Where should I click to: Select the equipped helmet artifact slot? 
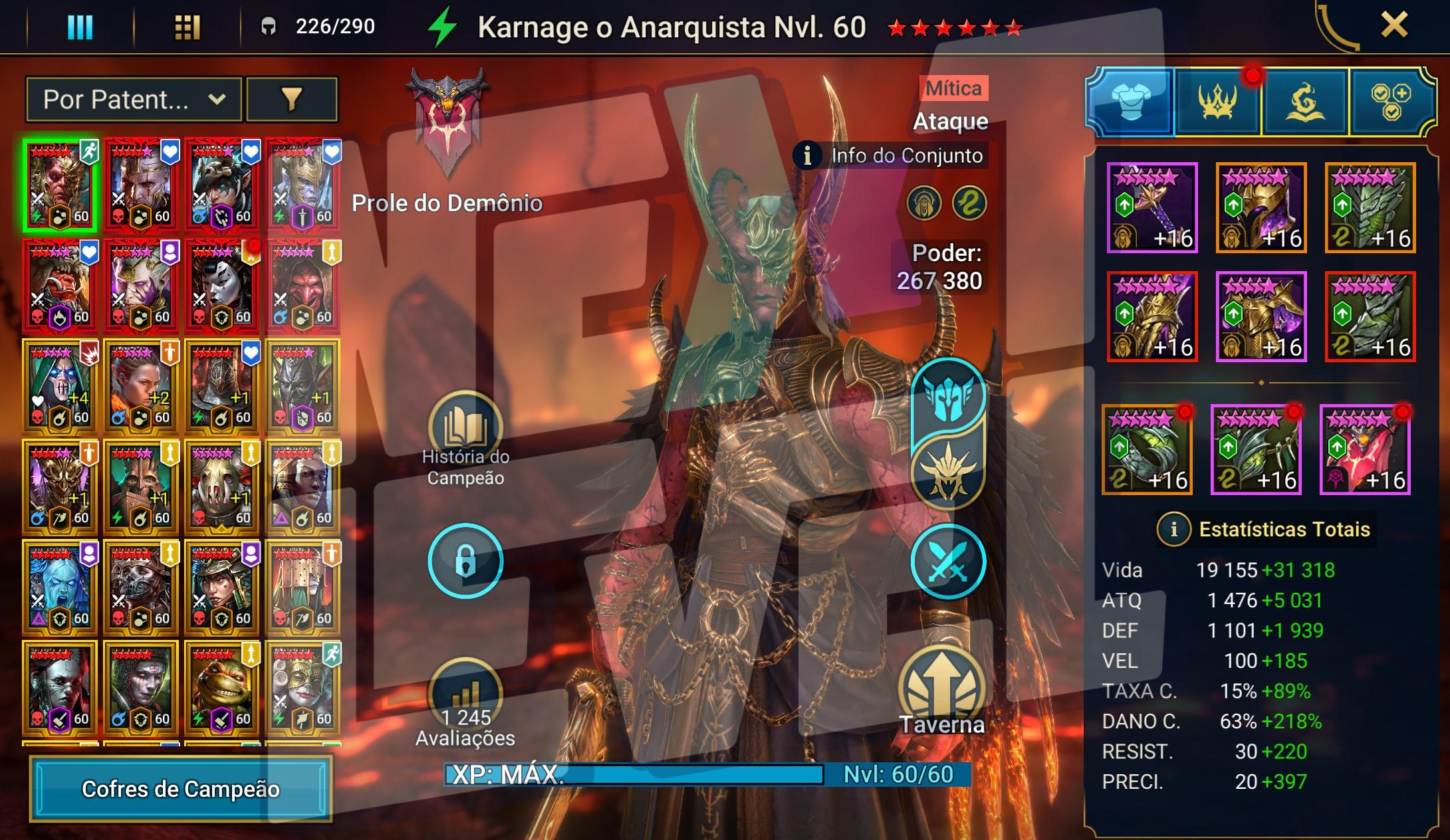point(1261,208)
